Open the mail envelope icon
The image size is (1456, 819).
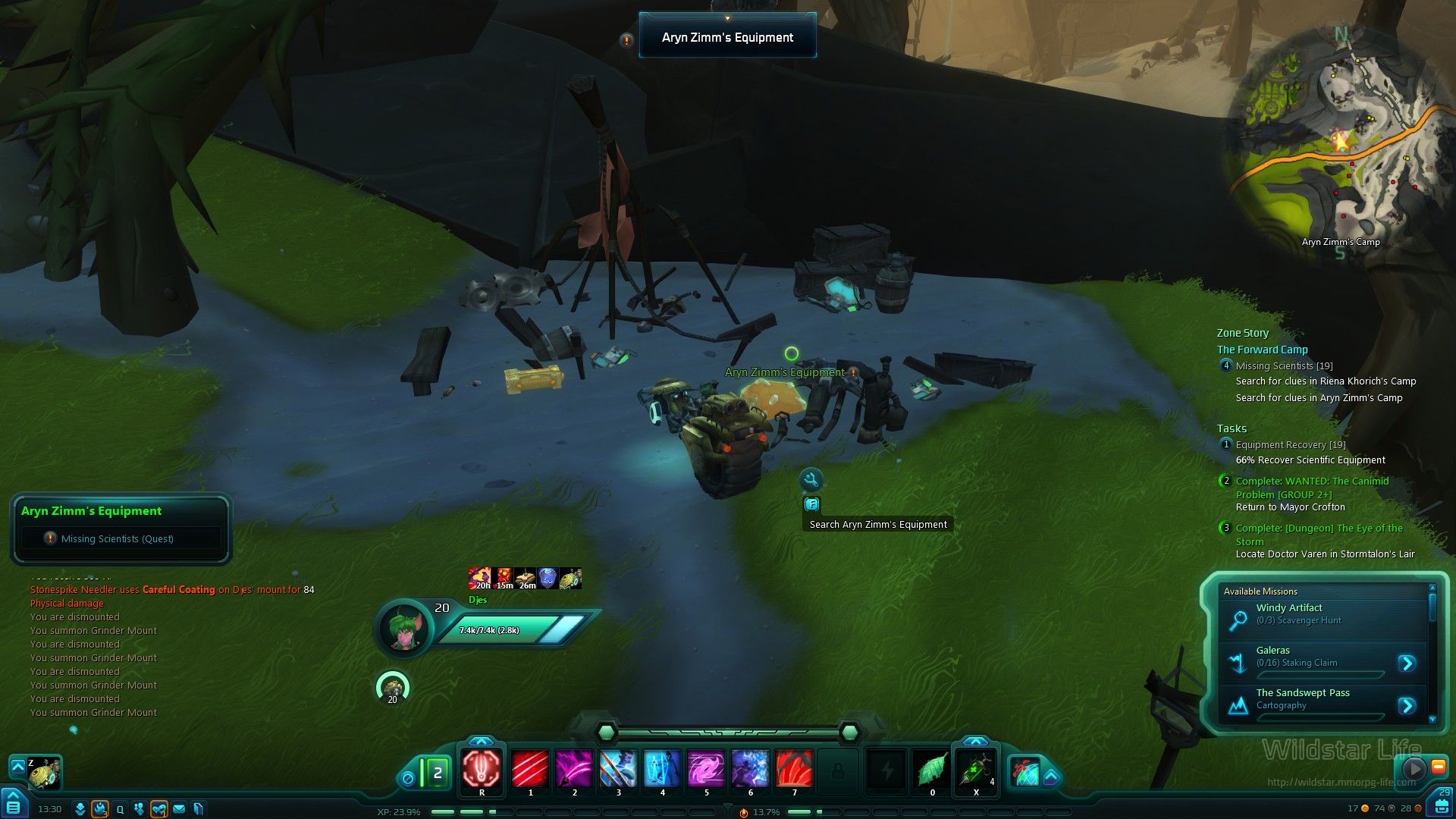coord(179,809)
